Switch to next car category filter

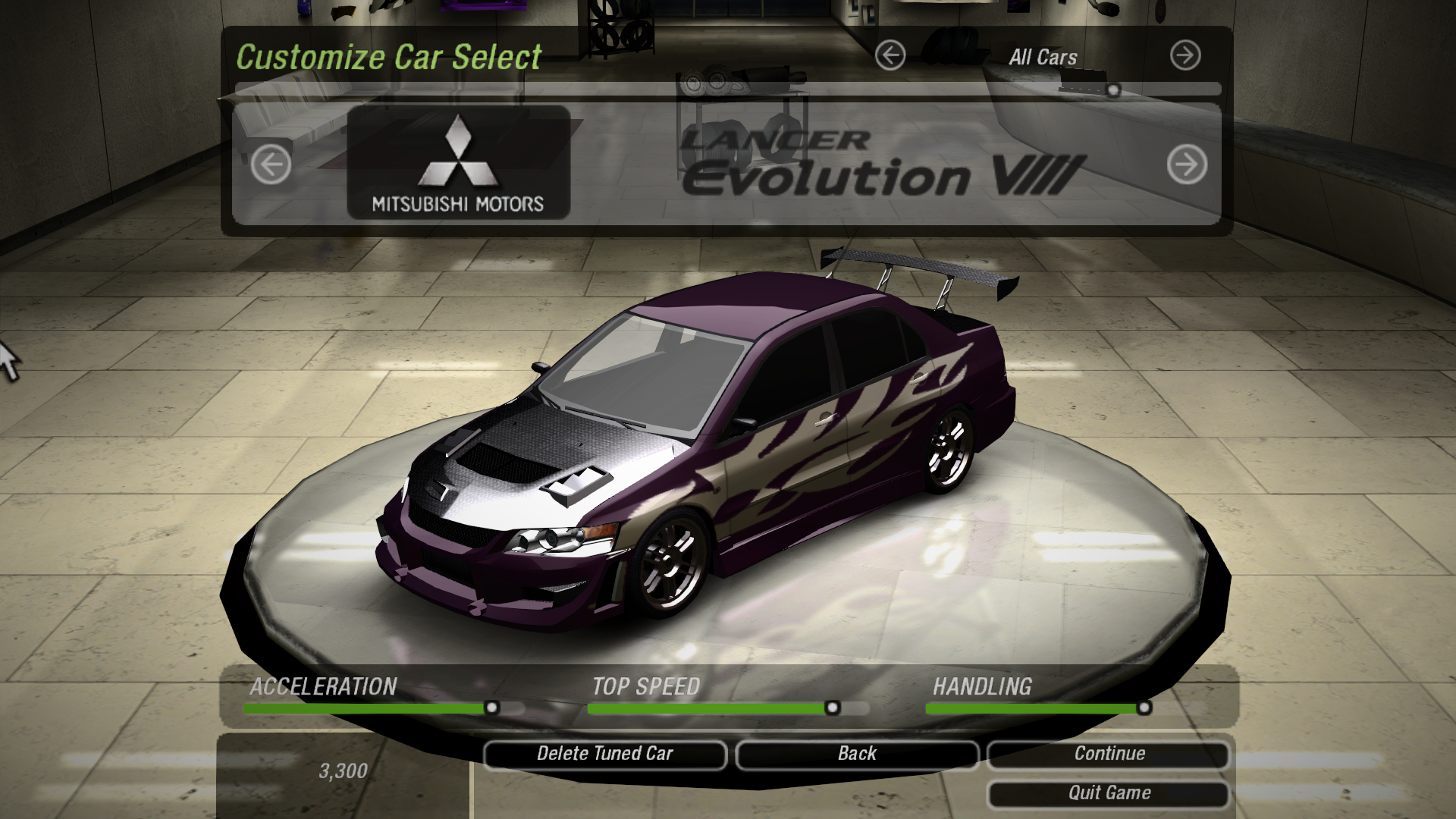(x=1185, y=55)
